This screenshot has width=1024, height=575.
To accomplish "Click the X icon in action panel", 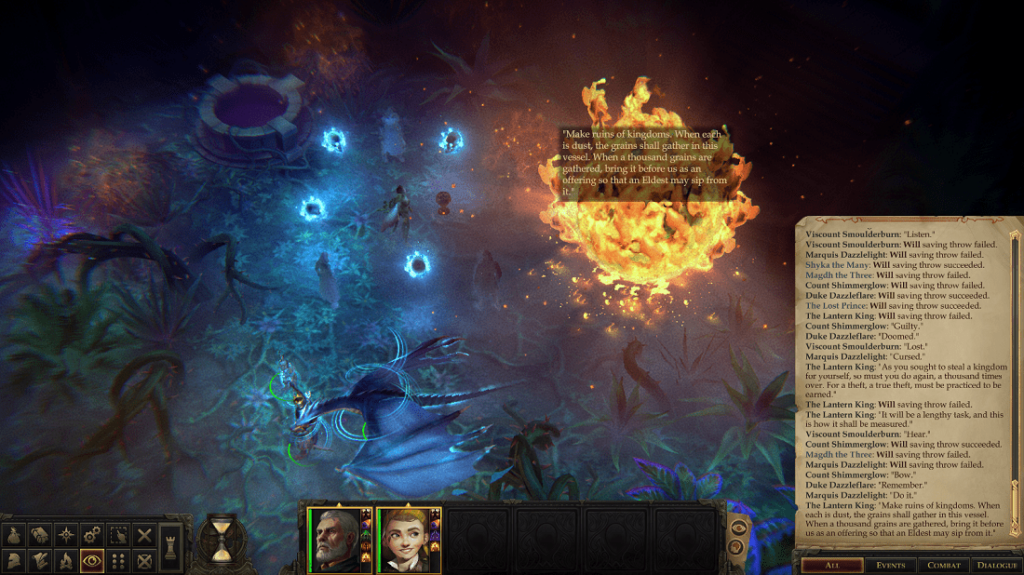I will click(x=144, y=535).
